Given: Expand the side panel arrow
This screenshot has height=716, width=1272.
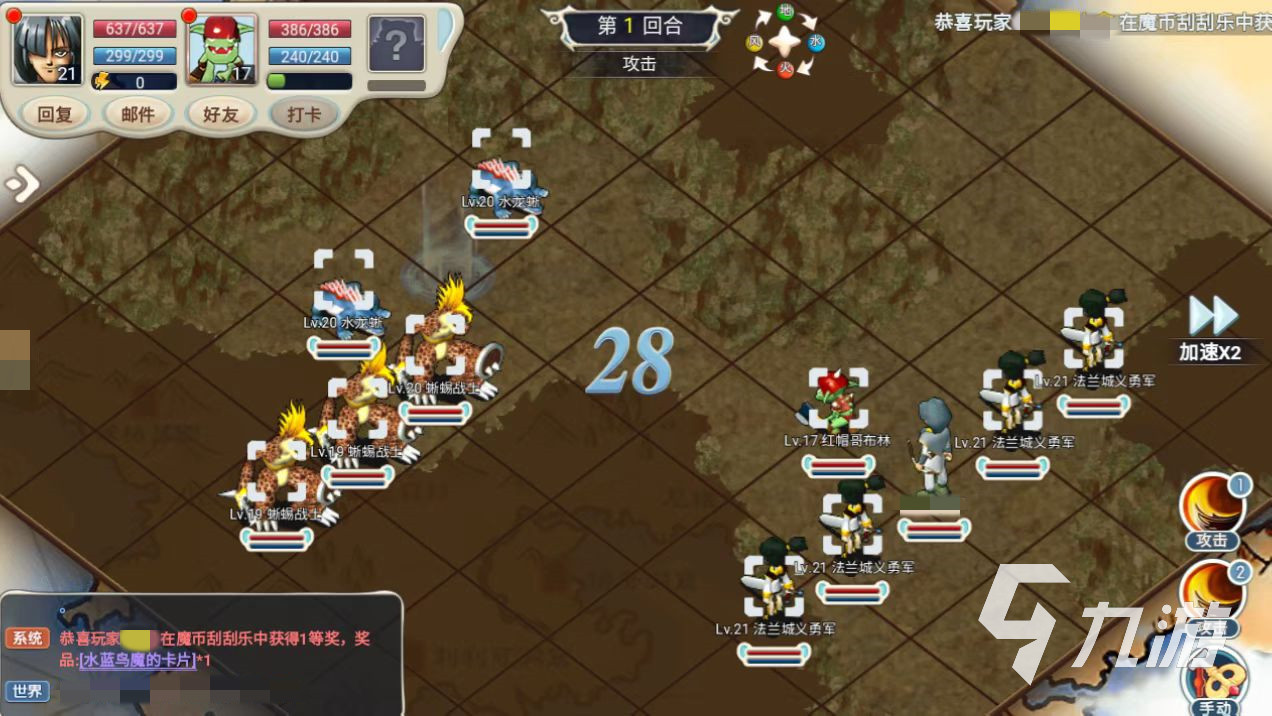Looking at the screenshot, I should [21, 184].
